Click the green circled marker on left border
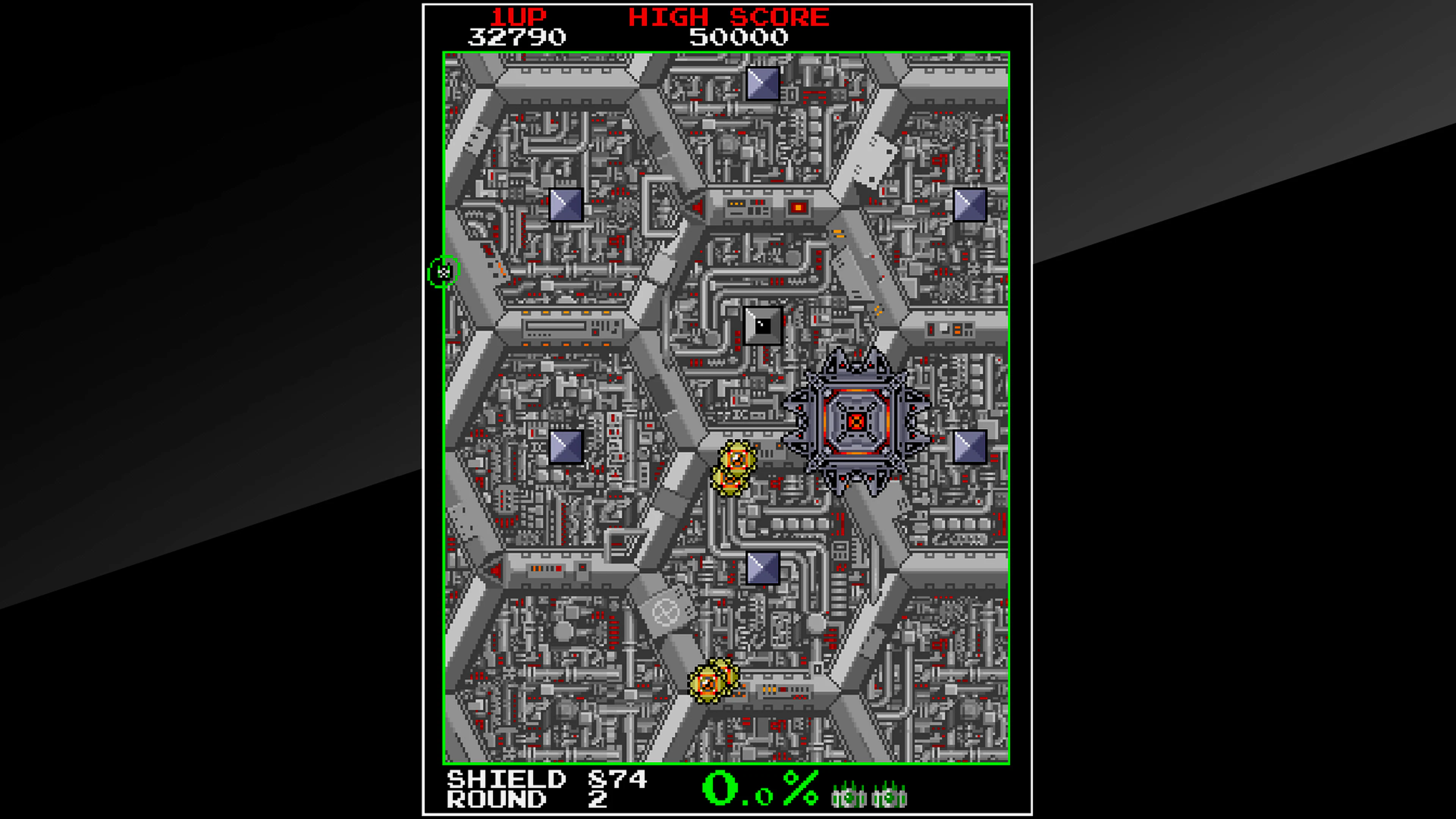 tap(444, 272)
